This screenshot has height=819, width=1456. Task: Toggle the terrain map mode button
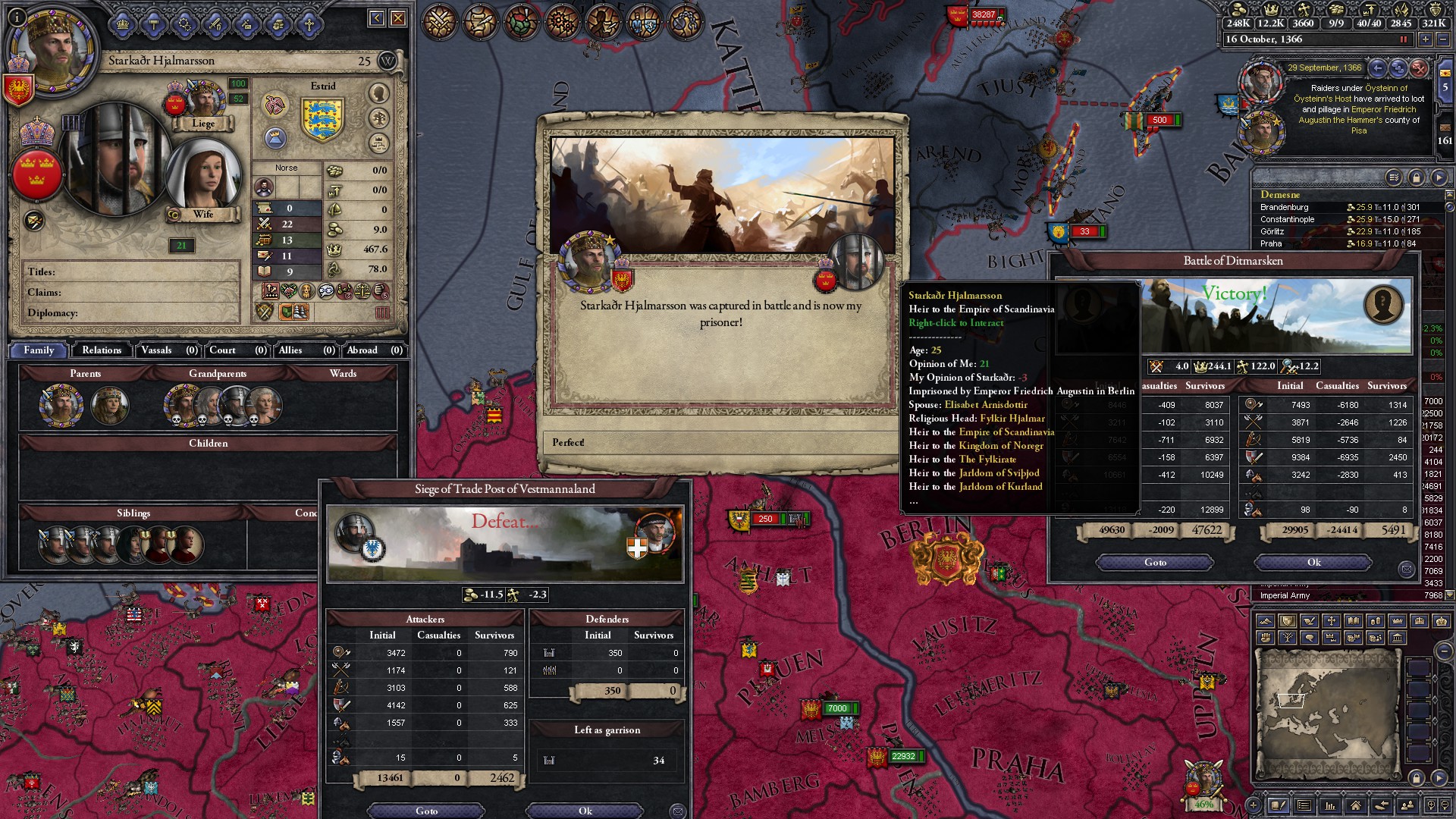[1265, 620]
